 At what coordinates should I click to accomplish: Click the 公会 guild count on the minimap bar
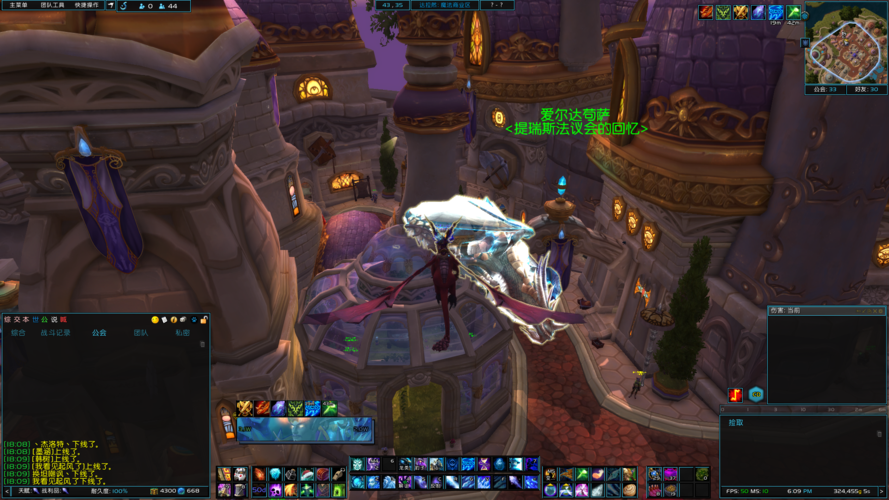(x=825, y=89)
